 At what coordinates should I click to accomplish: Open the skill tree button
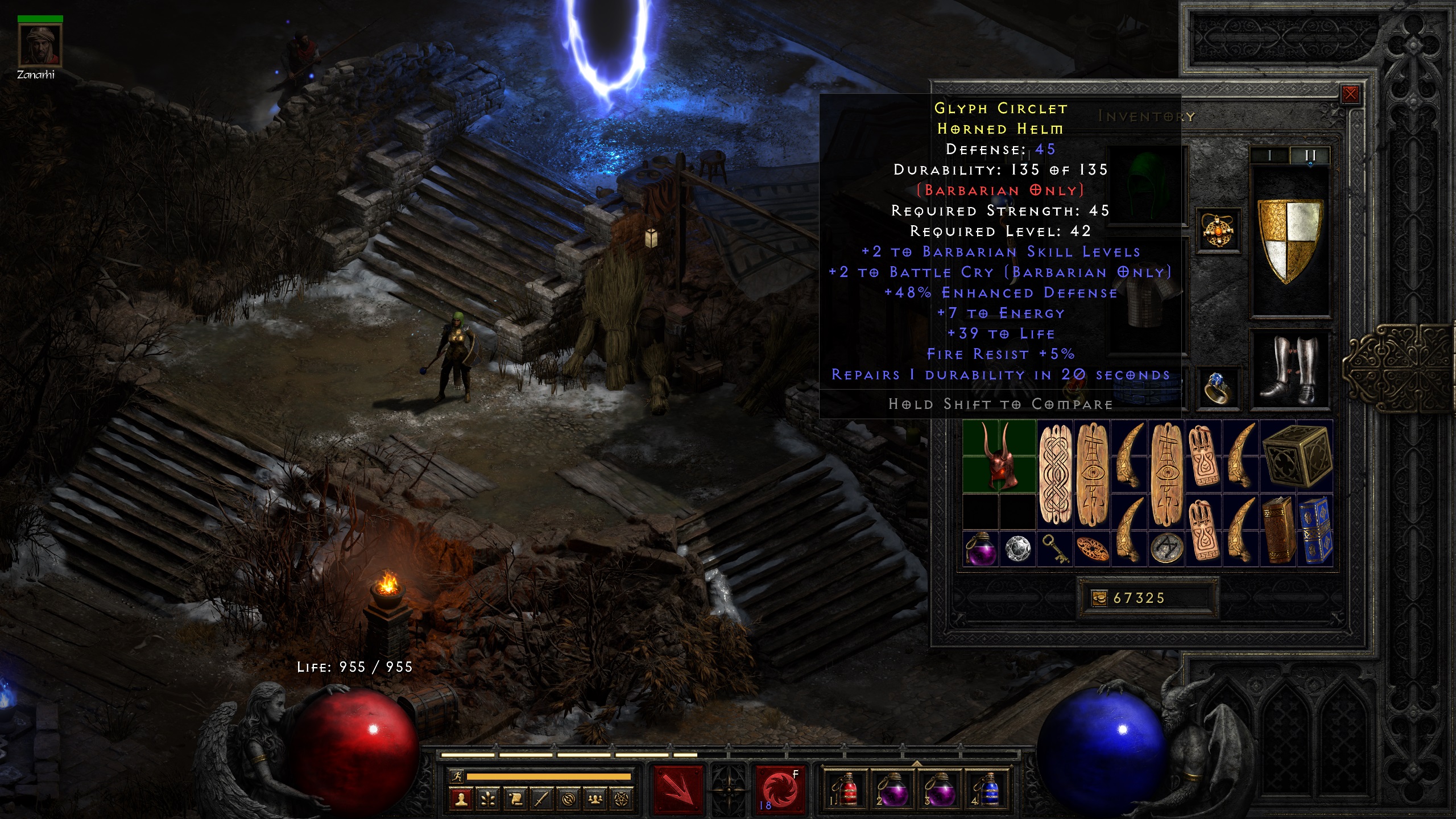(x=488, y=800)
